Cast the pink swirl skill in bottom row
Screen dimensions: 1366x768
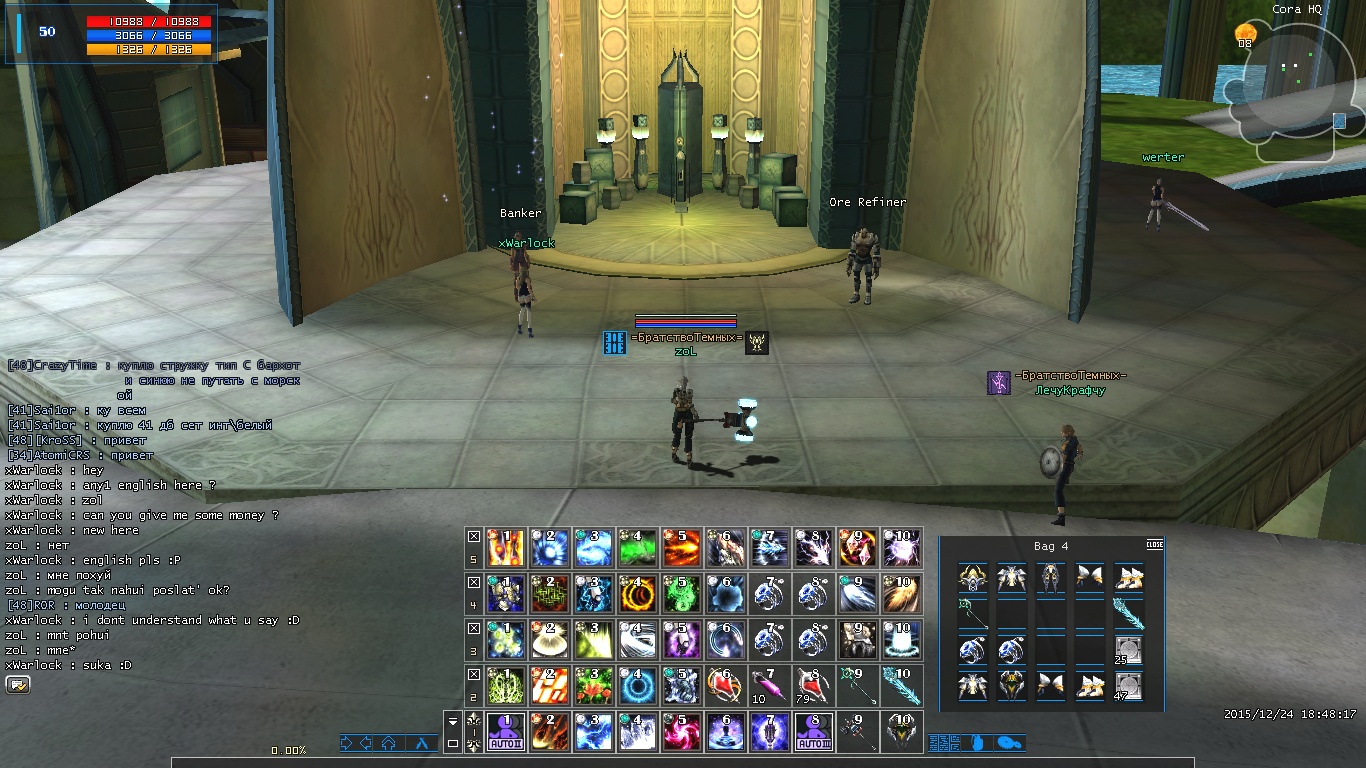682,732
